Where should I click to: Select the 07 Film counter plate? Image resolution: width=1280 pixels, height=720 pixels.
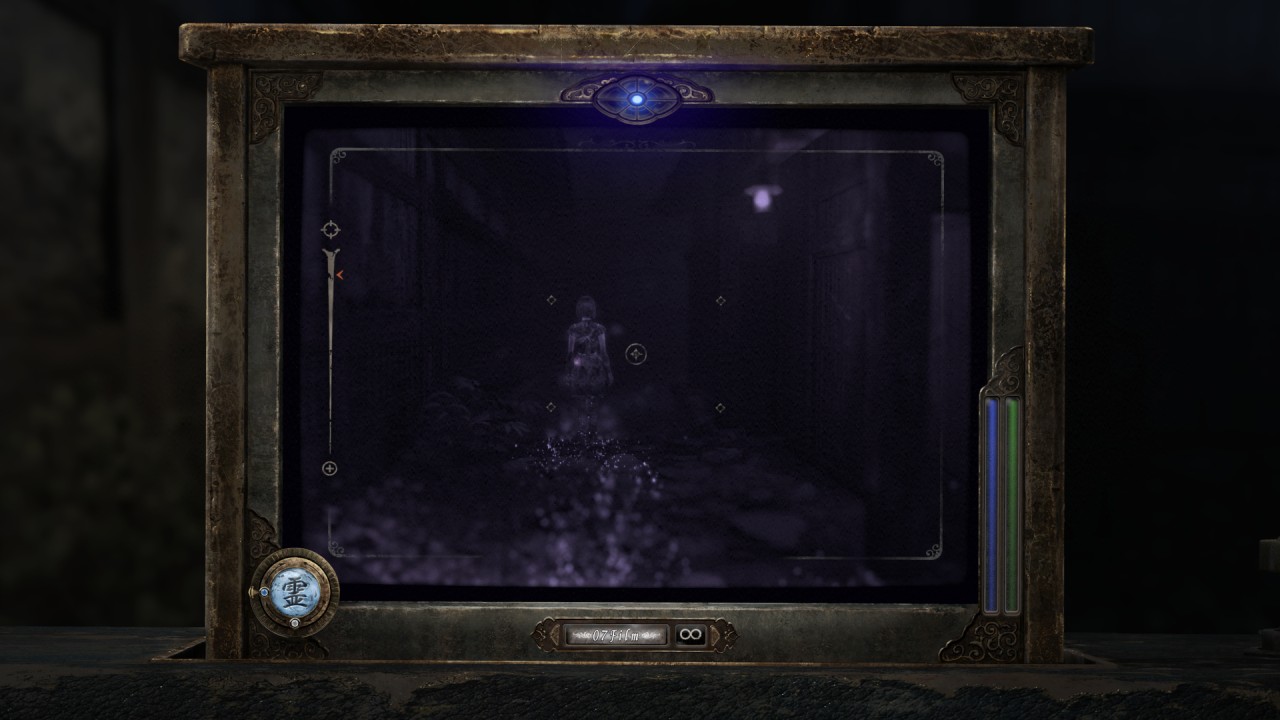click(616, 633)
